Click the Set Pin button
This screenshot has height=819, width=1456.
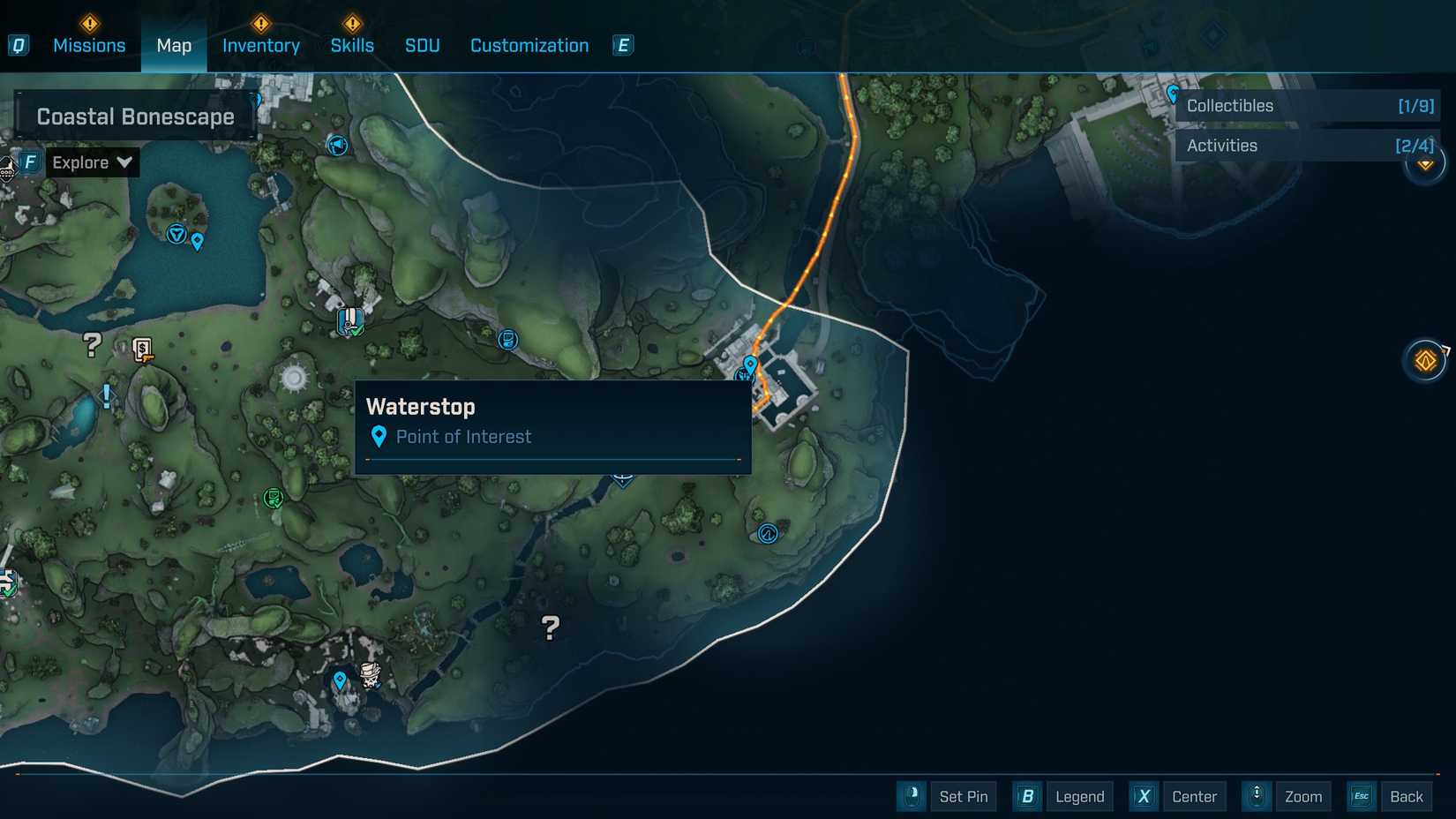(x=964, y=796)
